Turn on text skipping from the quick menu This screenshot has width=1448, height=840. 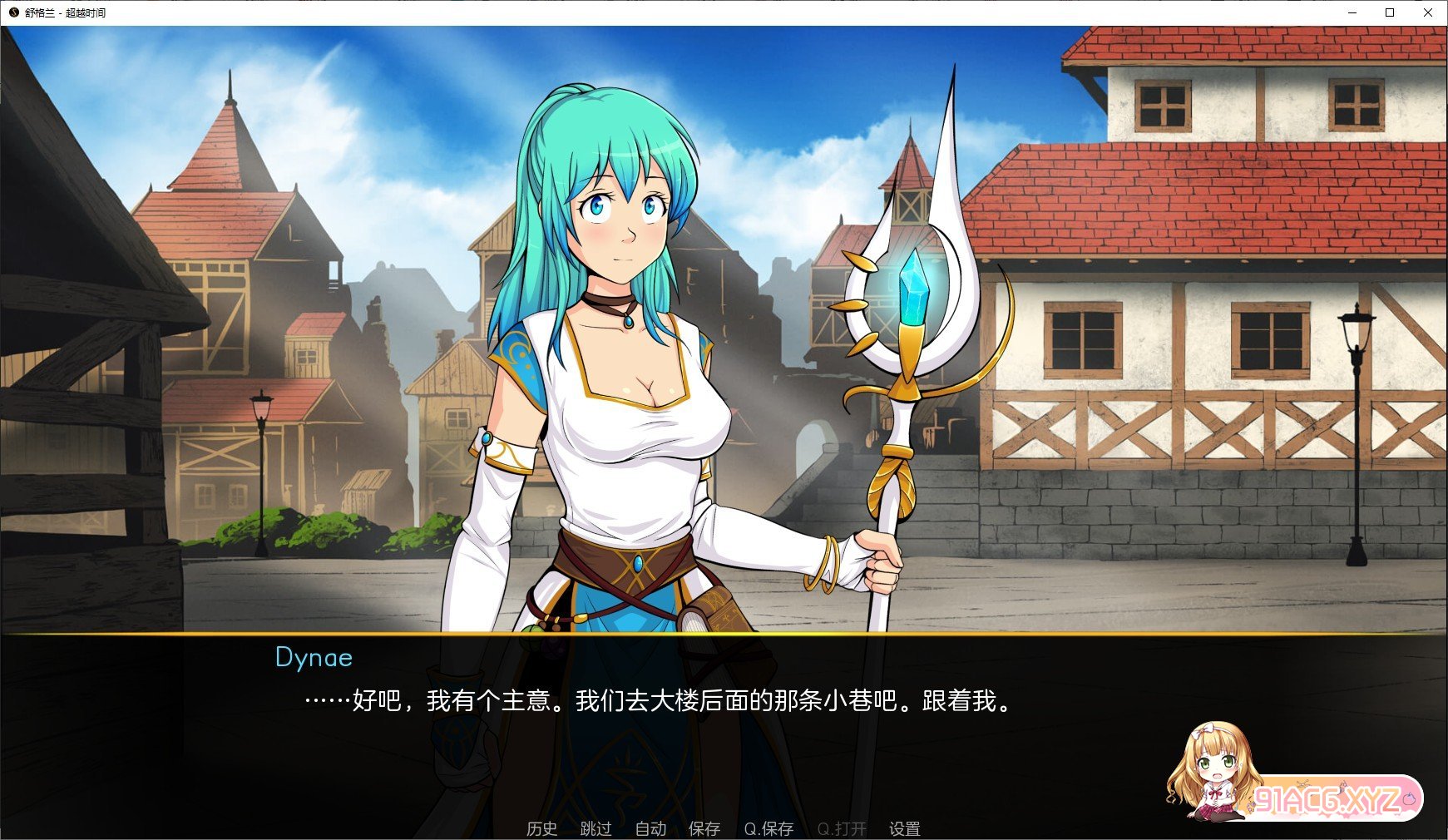596,828
